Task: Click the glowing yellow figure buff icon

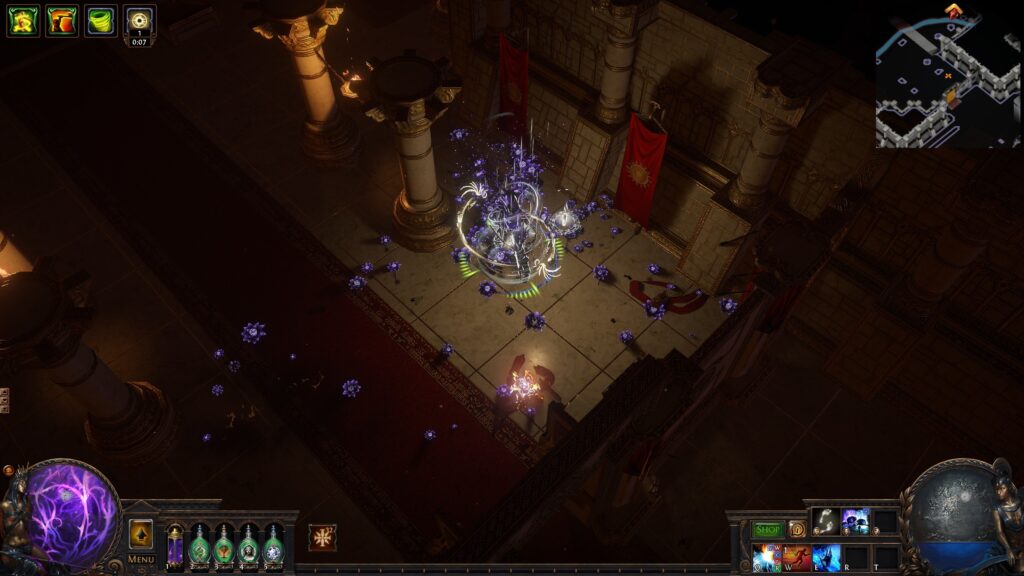Action: [x=23, y=20]
